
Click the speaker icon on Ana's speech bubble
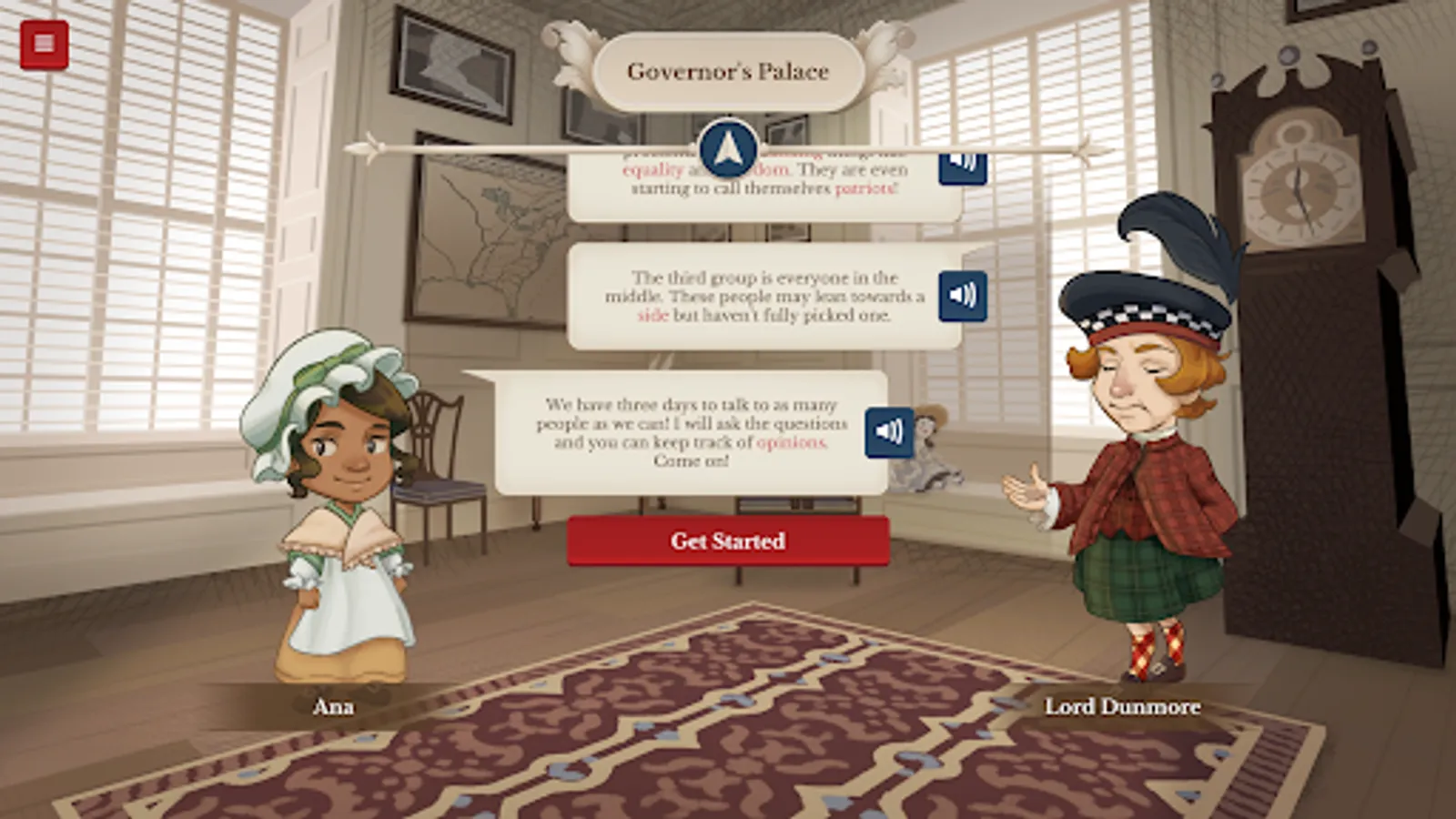pos(887,431)
